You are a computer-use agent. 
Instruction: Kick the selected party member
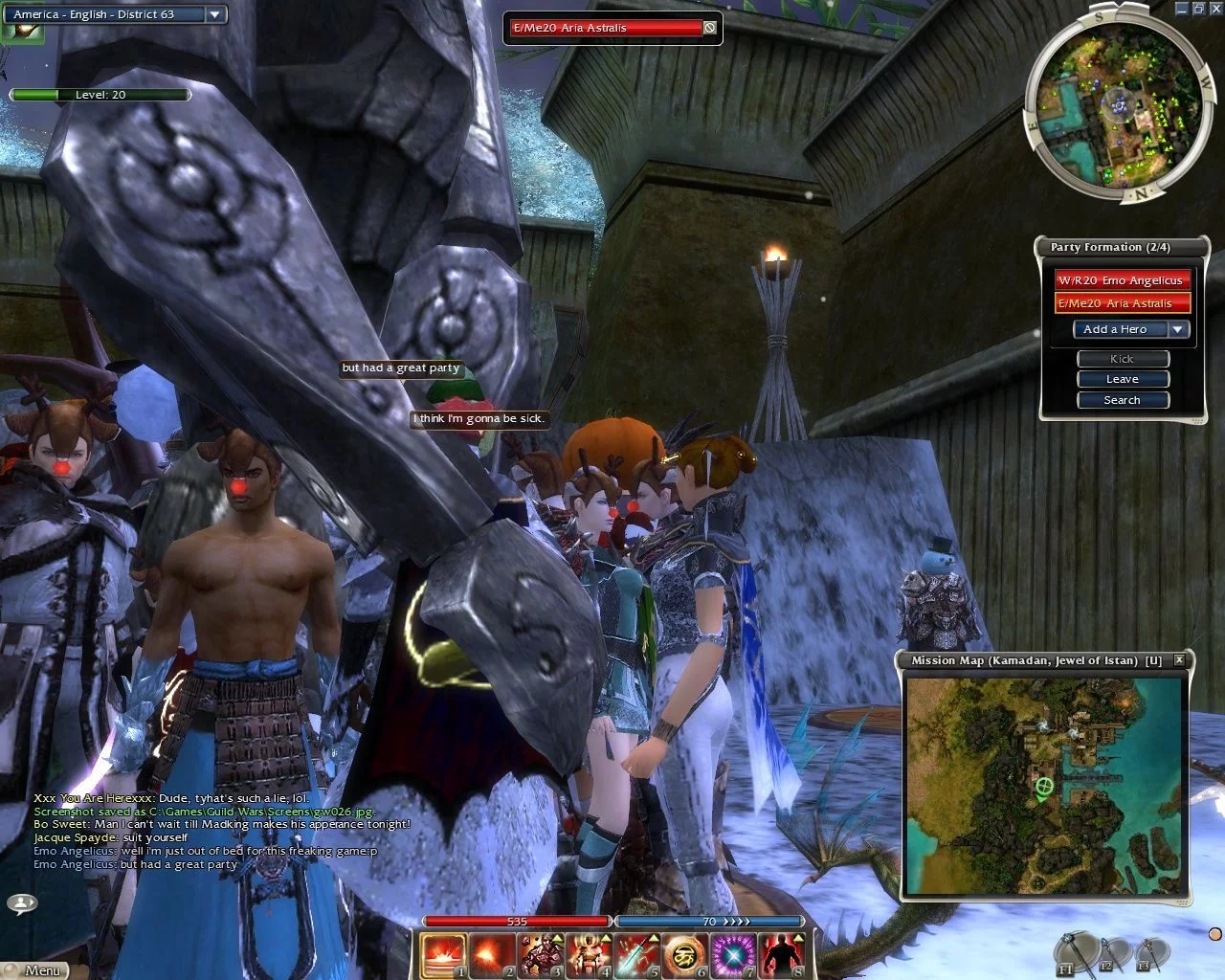tap(1123, 359)
